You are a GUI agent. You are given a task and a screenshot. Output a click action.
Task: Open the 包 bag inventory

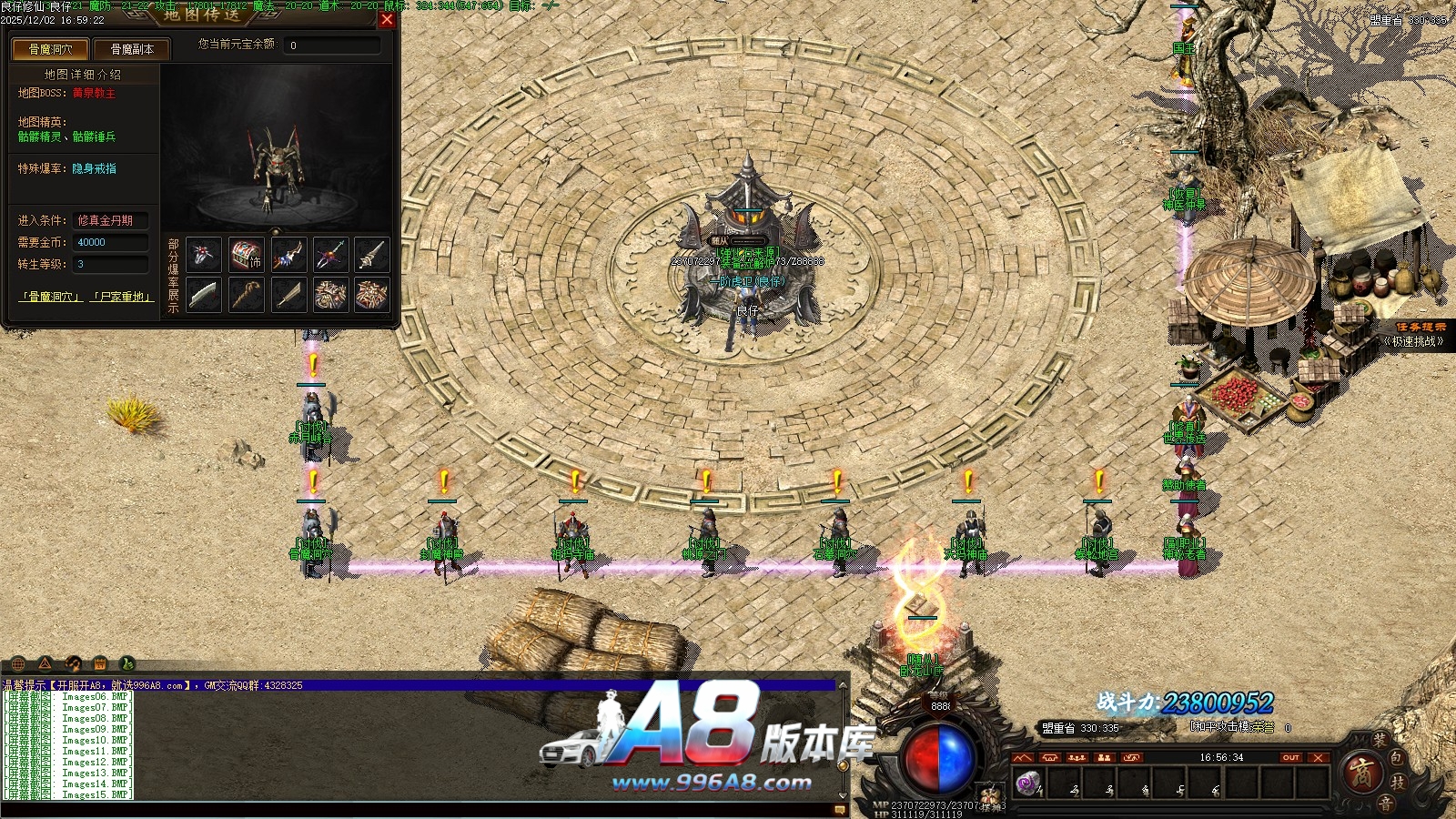click(x=1397, y=758)
